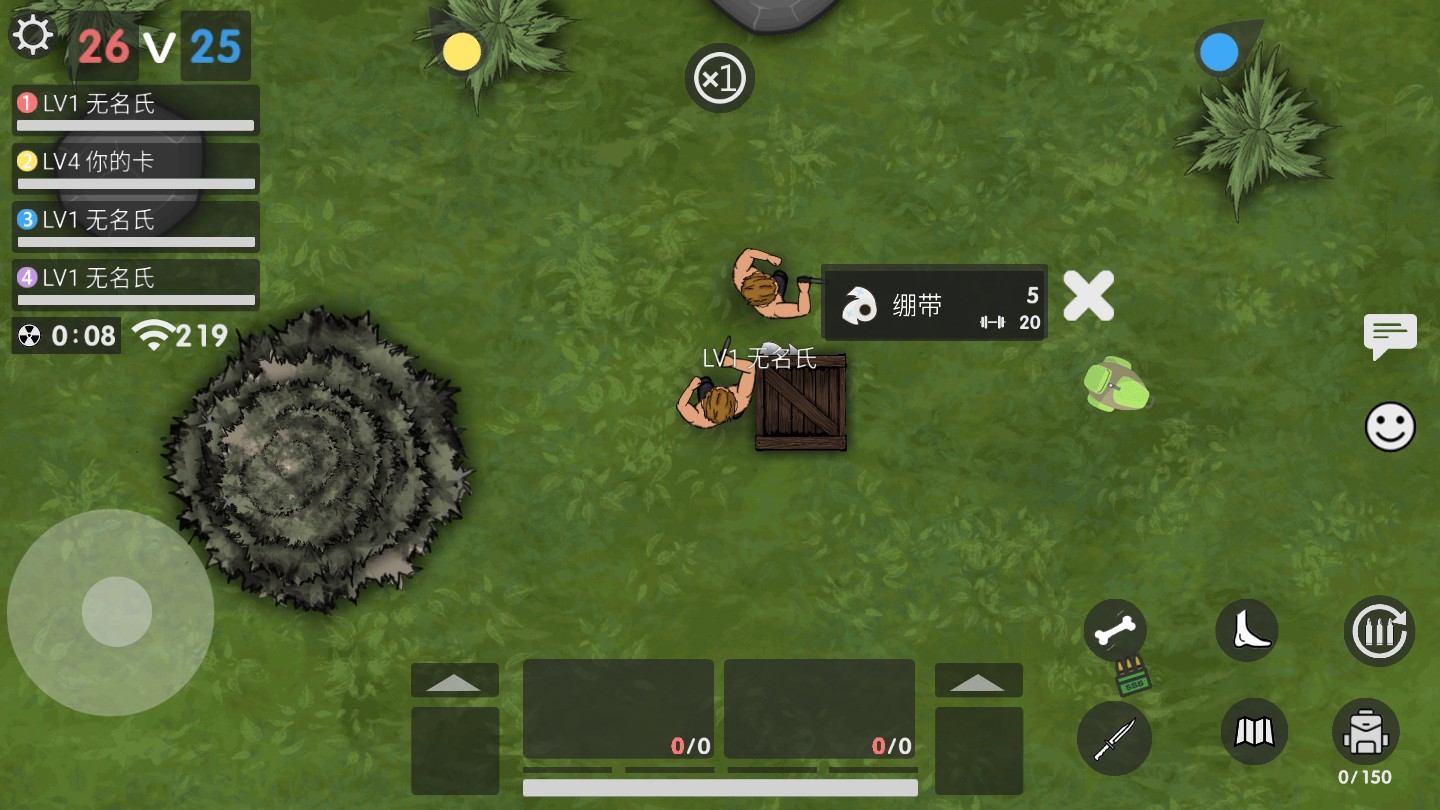Tap the bone action button
Image resolution: width=1440 pixels, height=810 pixels.
click(x=1115, y=631)
